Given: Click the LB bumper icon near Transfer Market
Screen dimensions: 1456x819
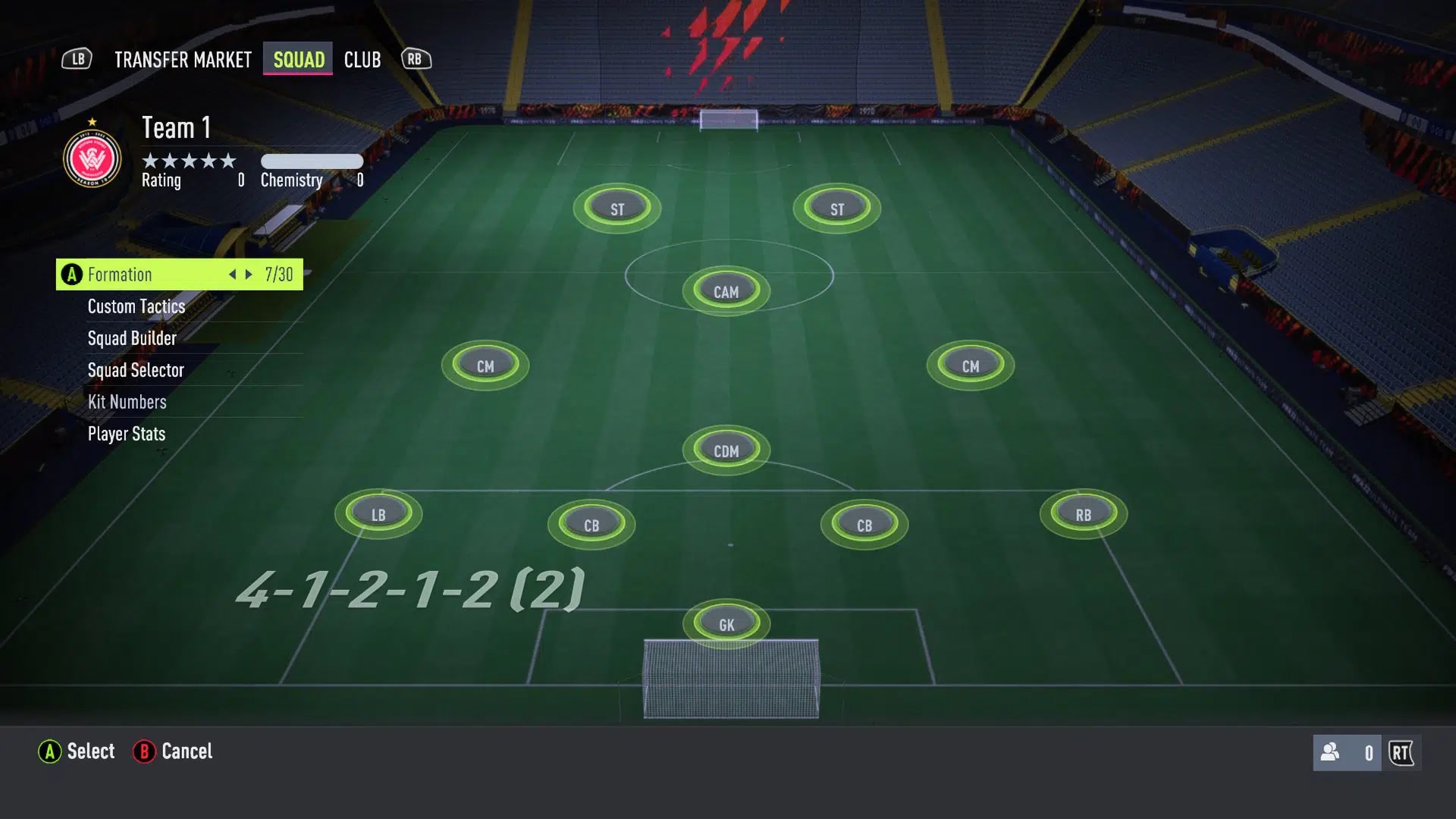Looking at the screenshot, I should (77, 58).
